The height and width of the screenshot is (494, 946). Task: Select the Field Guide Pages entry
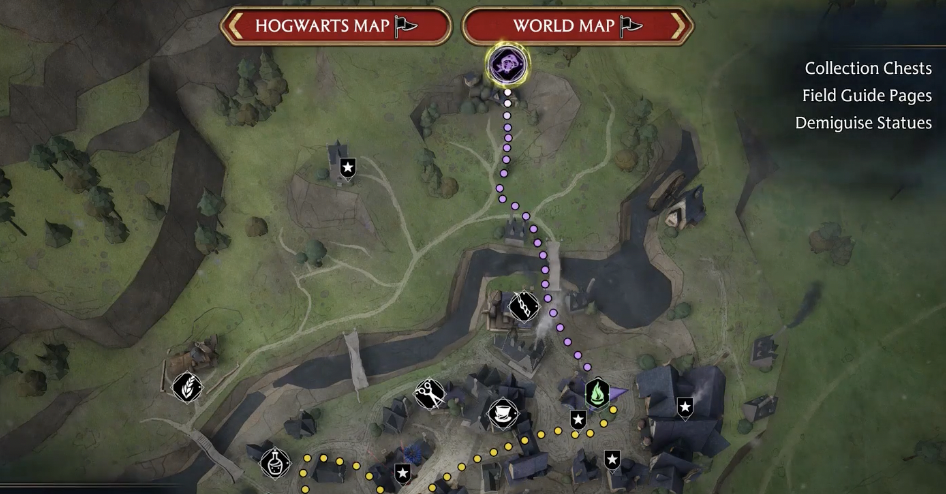tap(866, 96)
